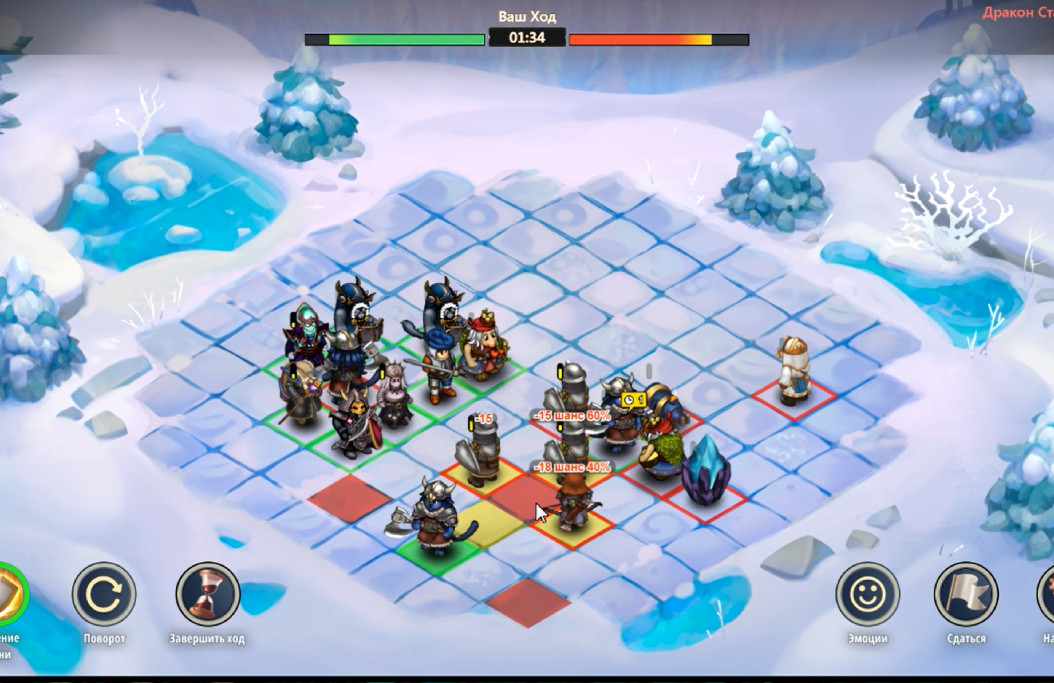Click the Поворот rotate button

point(104,594)
